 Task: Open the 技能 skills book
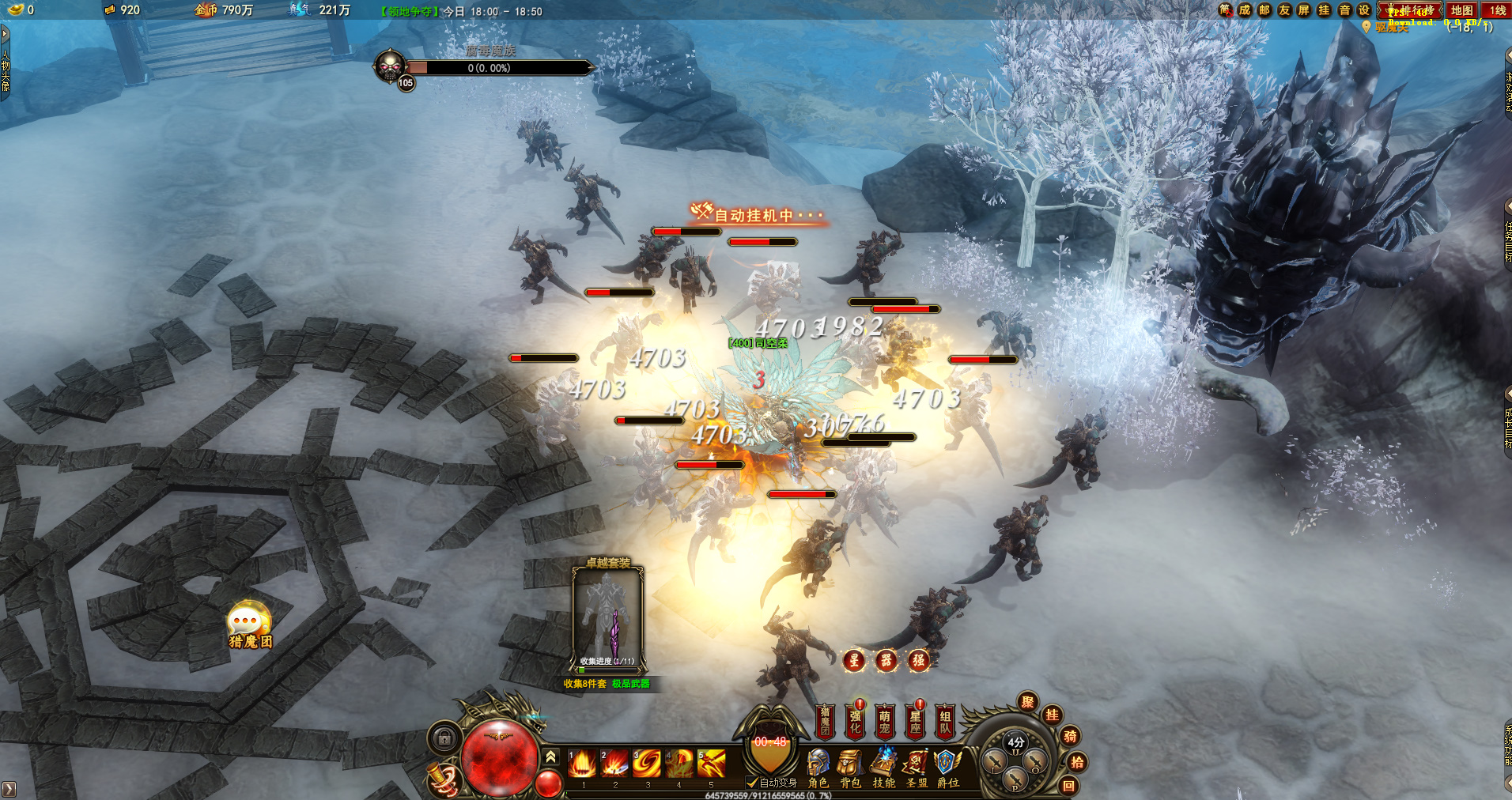tap(883, 768)
